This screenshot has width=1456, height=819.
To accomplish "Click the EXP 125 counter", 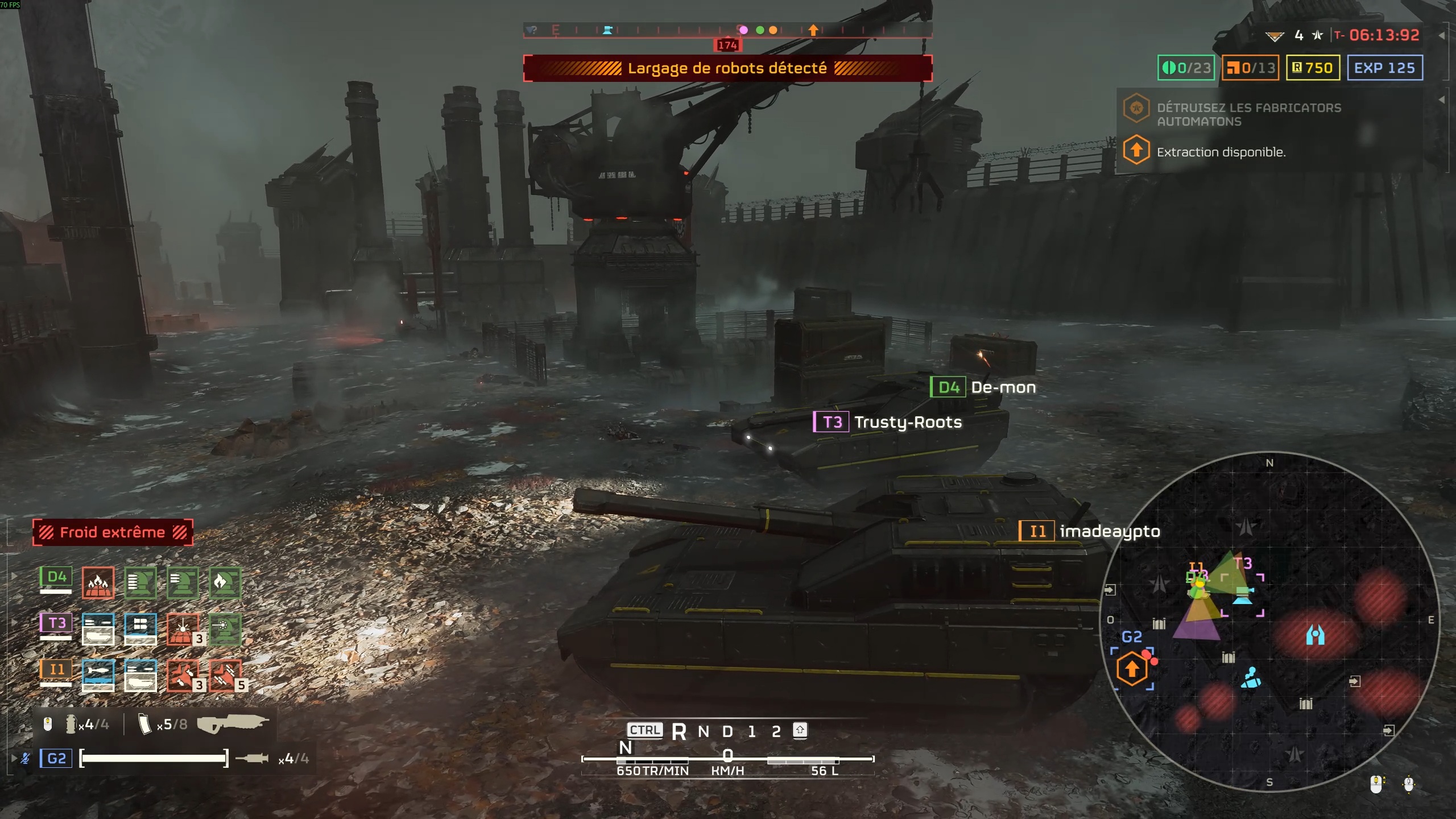I will coord(1383,68).
